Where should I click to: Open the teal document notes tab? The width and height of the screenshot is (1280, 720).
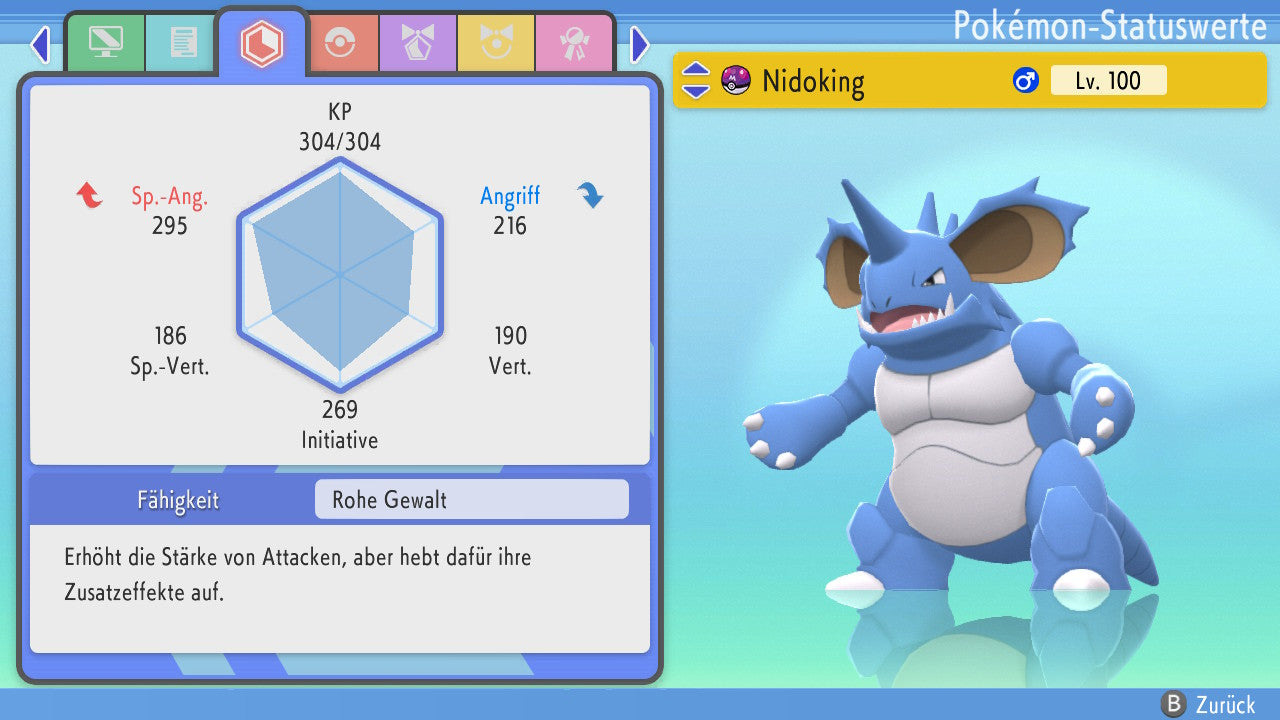point(183,43)
